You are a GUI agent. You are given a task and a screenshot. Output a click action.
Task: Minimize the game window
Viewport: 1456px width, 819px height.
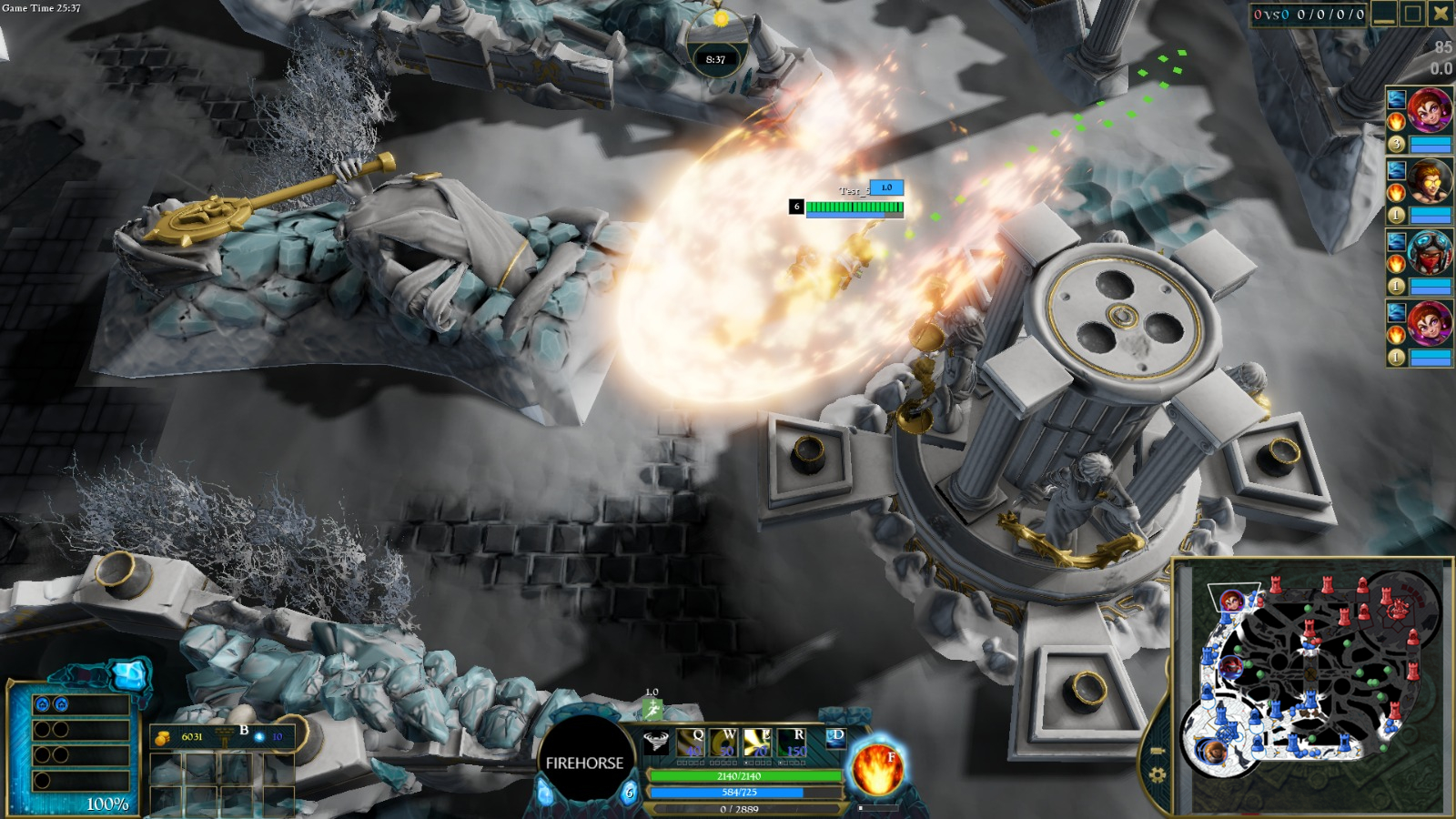1384,14
